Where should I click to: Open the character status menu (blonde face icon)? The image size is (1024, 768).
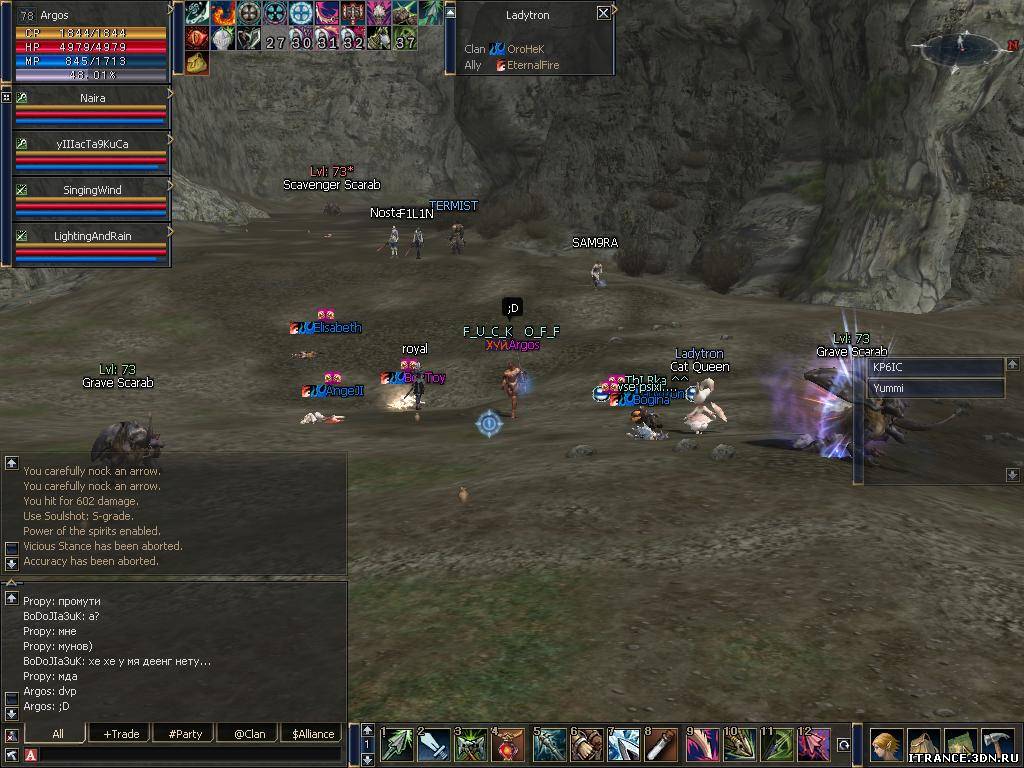[x=886, y=745]
